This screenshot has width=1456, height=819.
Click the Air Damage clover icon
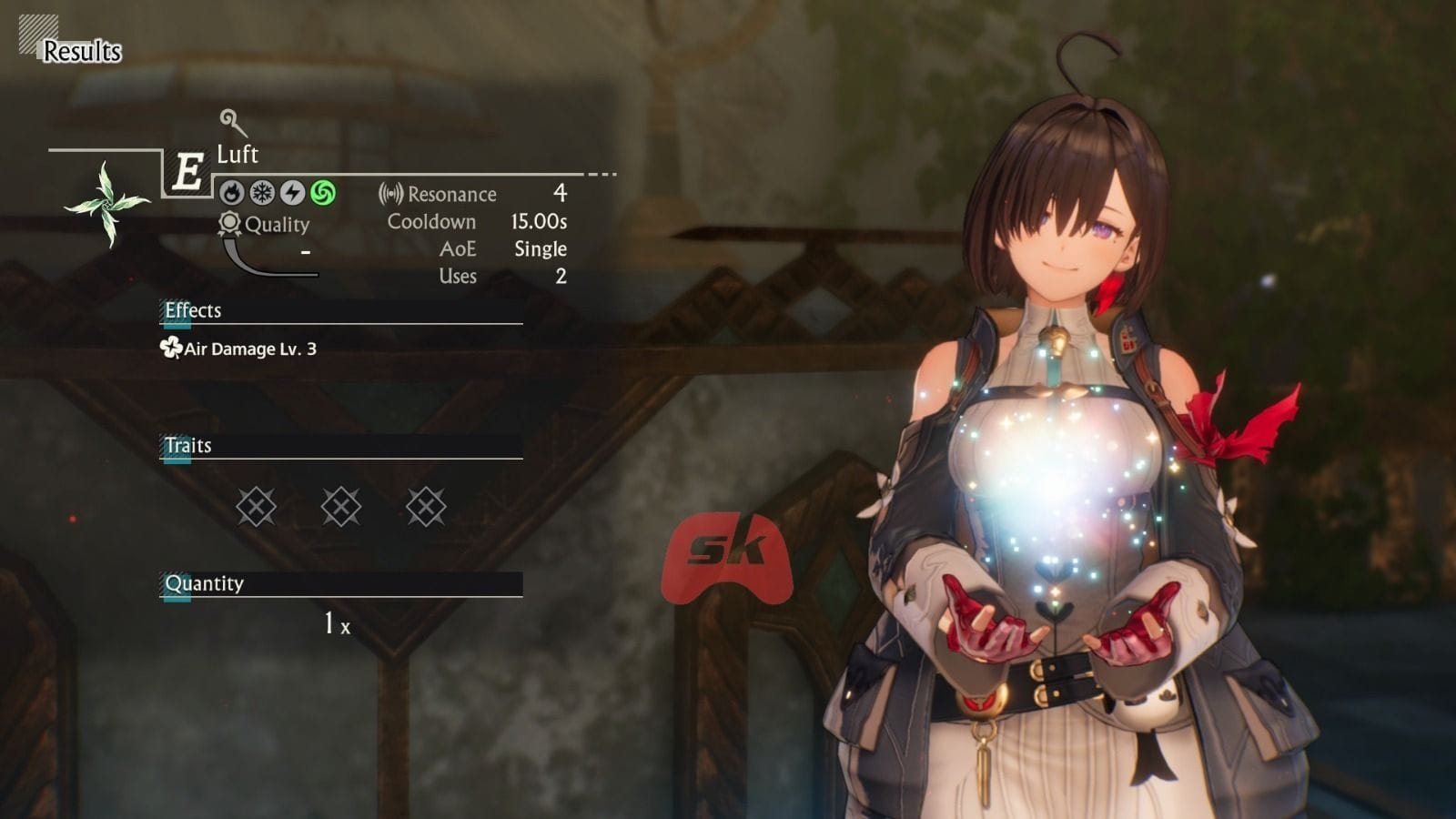pyautogui.click(x=170, y=349)
